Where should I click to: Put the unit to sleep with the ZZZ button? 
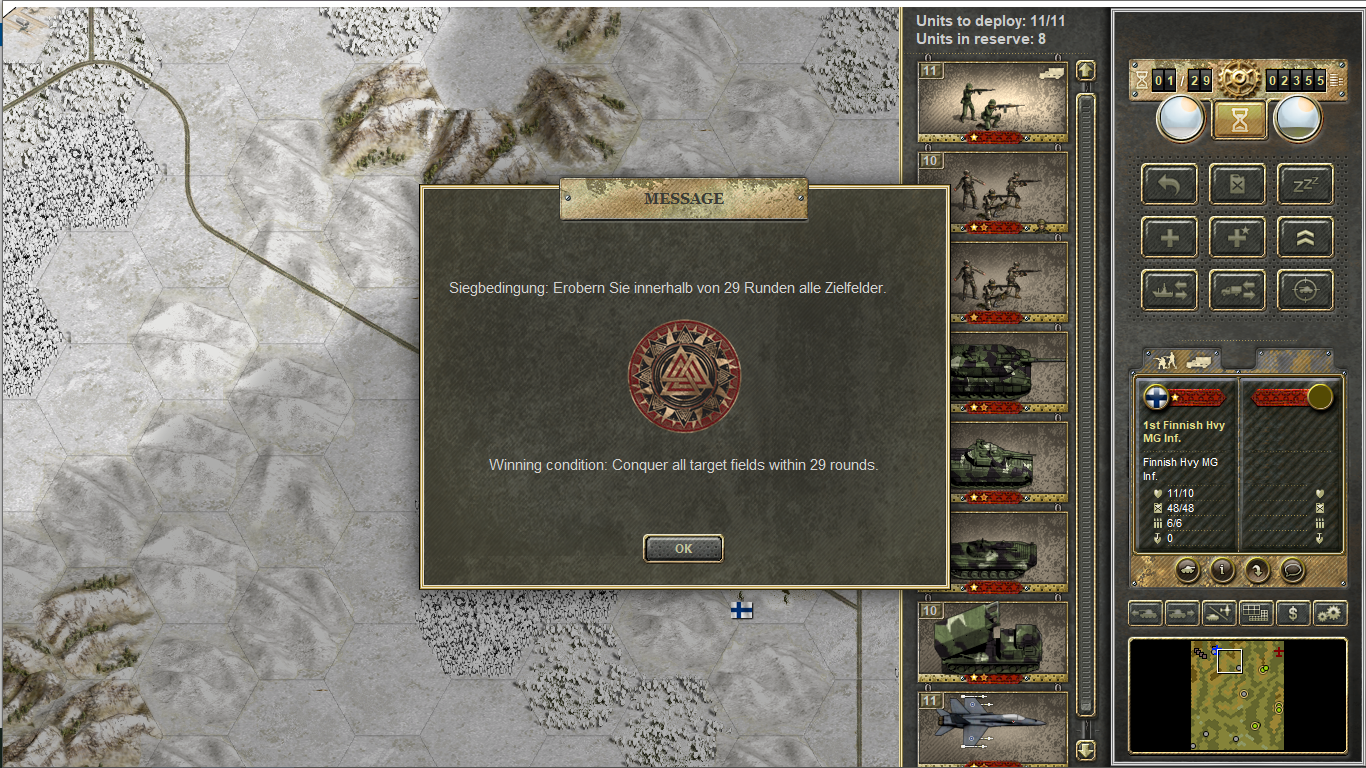pos(1305,184)
